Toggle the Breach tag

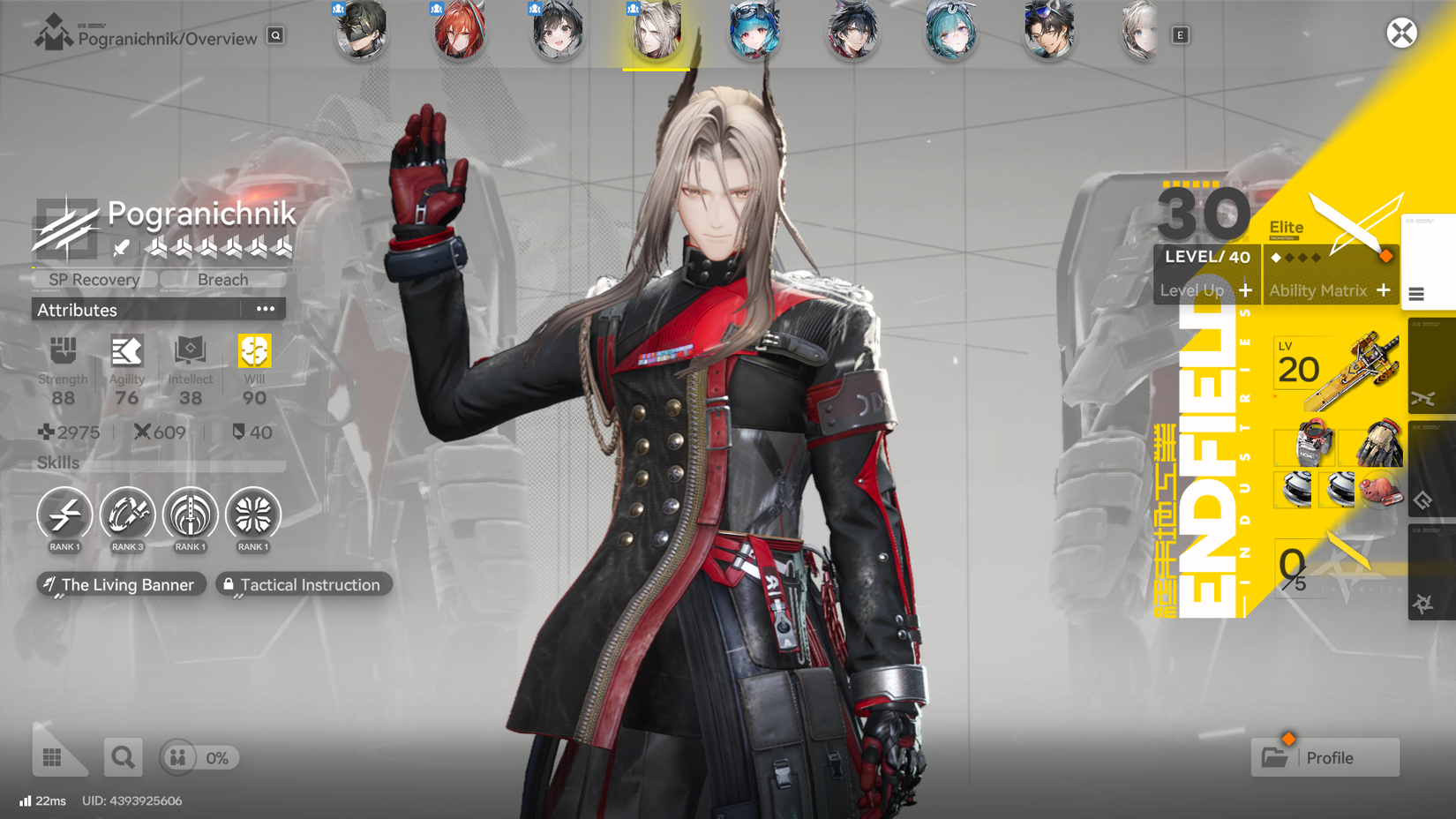(x=222, y=279)
